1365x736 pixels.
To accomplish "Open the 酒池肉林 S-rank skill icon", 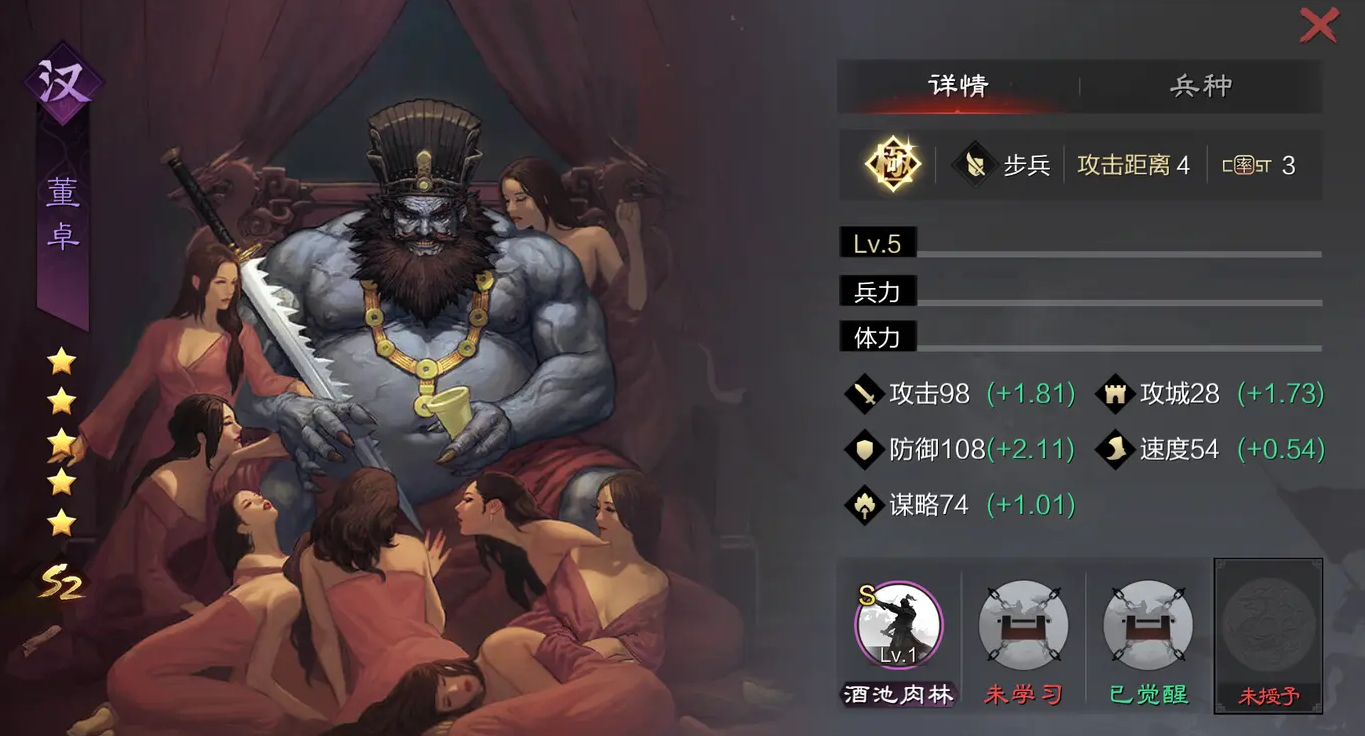I will click(899, 624).
